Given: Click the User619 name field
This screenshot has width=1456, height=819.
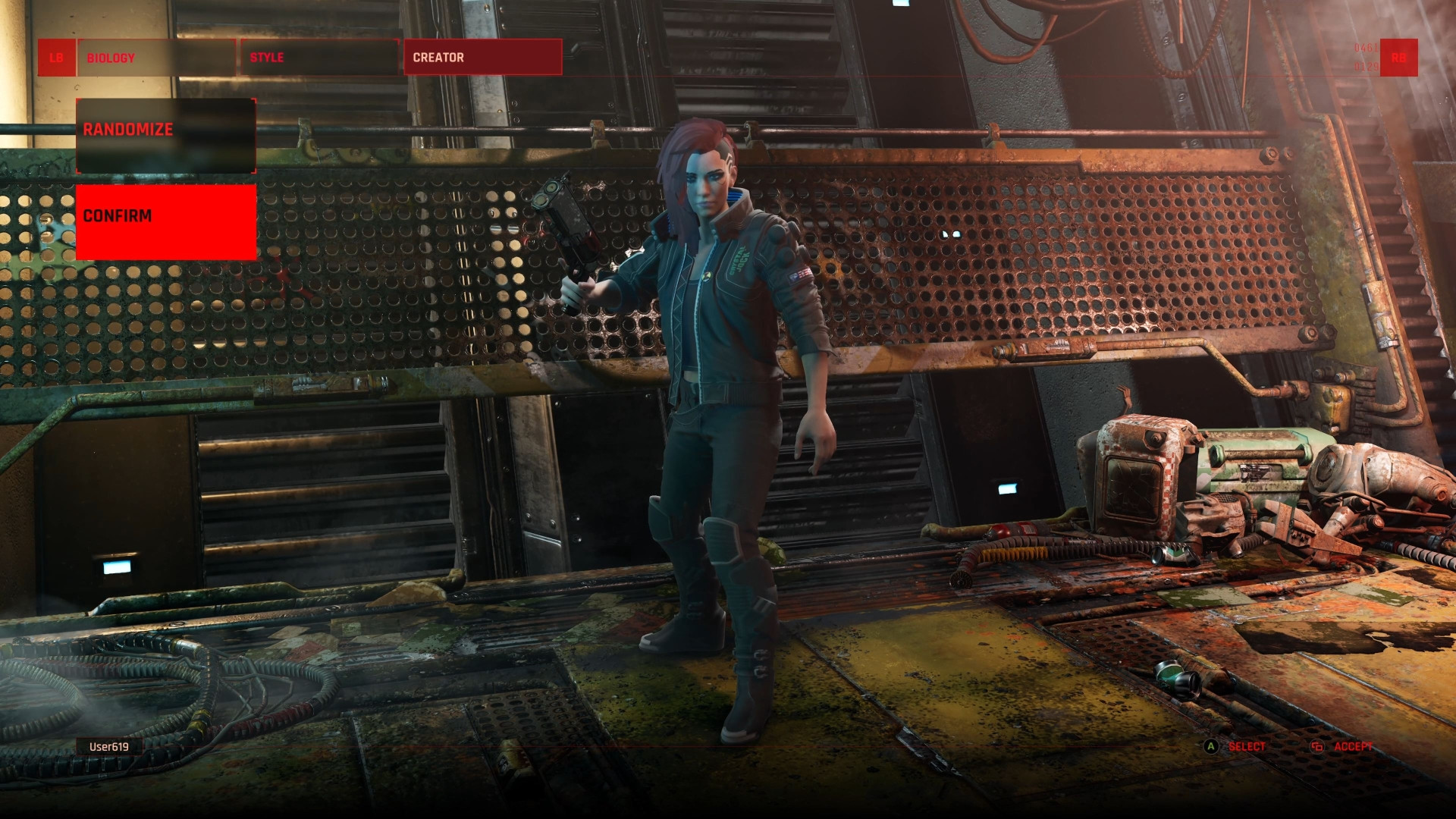Looking at the screenshot, I should click(x=109, y=746).
